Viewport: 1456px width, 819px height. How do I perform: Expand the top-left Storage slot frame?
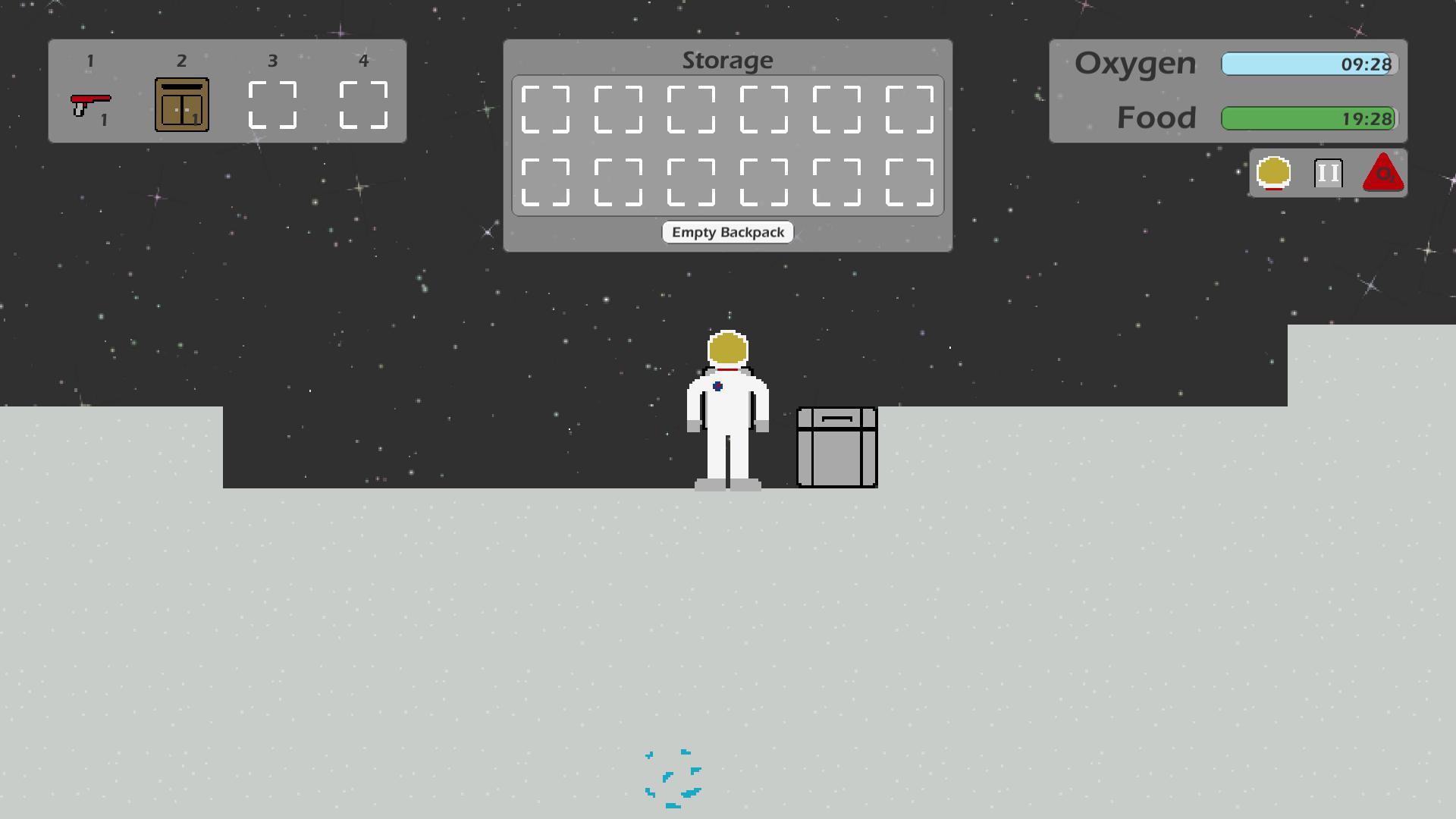(x=544, y=109)
